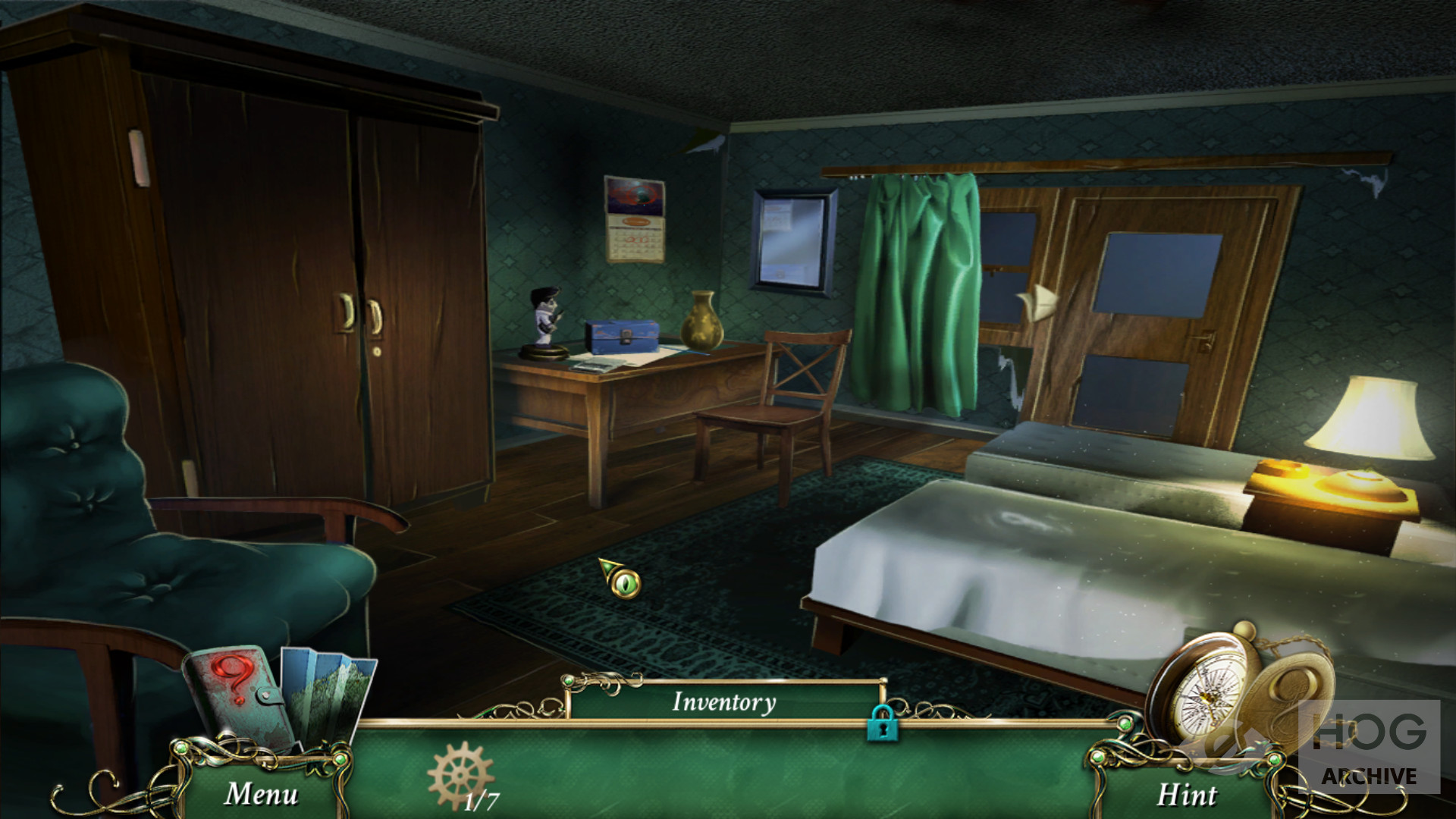Toggle the inventory padlock
1456x819 pixels.
(x=880, y=722)
